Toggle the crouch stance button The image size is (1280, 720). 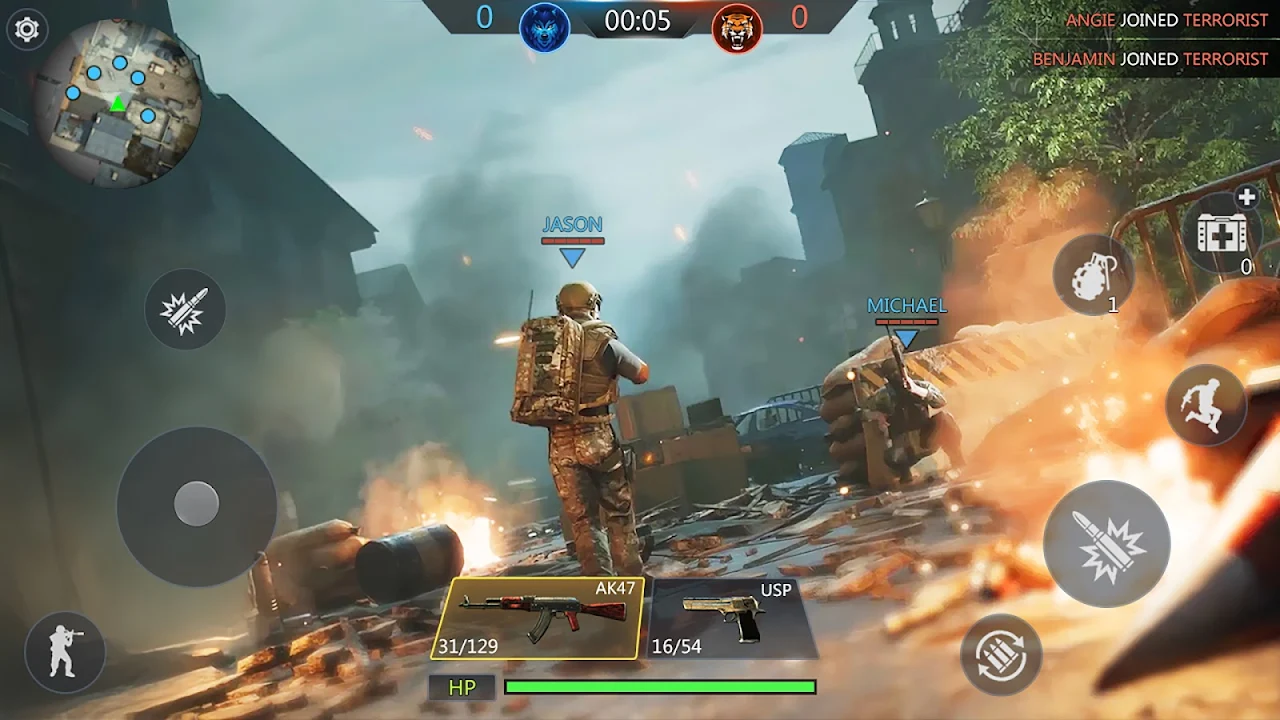pyautogui.click(x=65, y=652)
